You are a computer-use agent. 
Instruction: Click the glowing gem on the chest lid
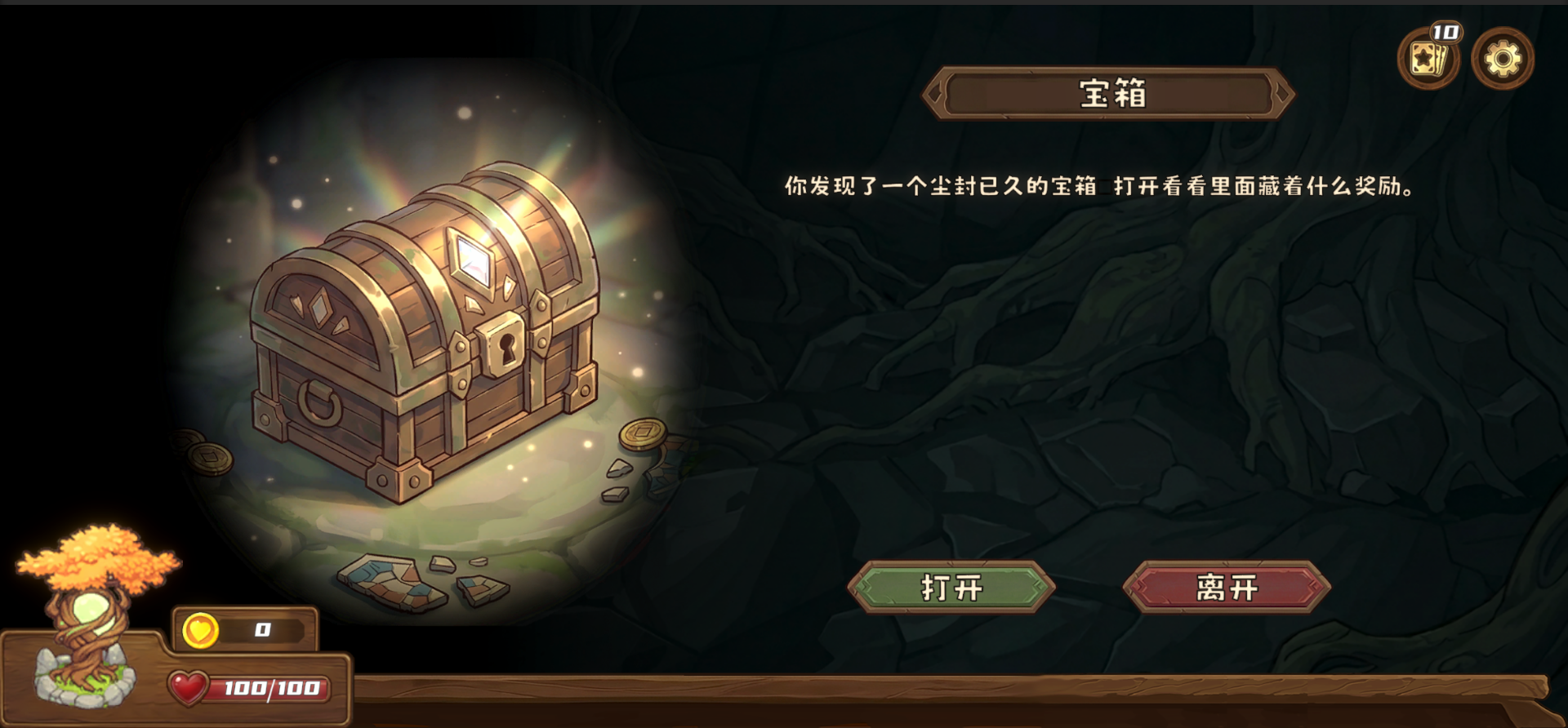(x=472, y=257)
